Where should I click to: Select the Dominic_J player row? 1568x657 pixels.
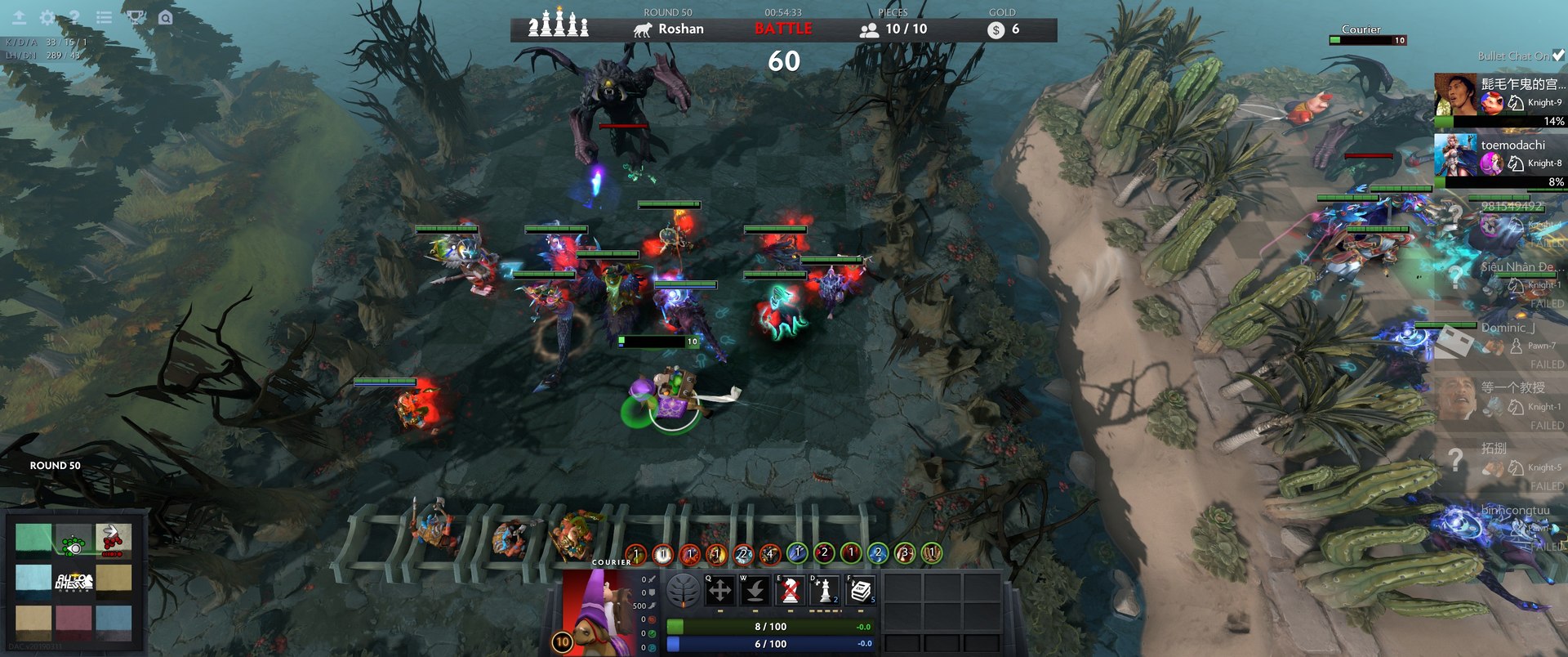pyautogui.click(x=1499, y=337)
